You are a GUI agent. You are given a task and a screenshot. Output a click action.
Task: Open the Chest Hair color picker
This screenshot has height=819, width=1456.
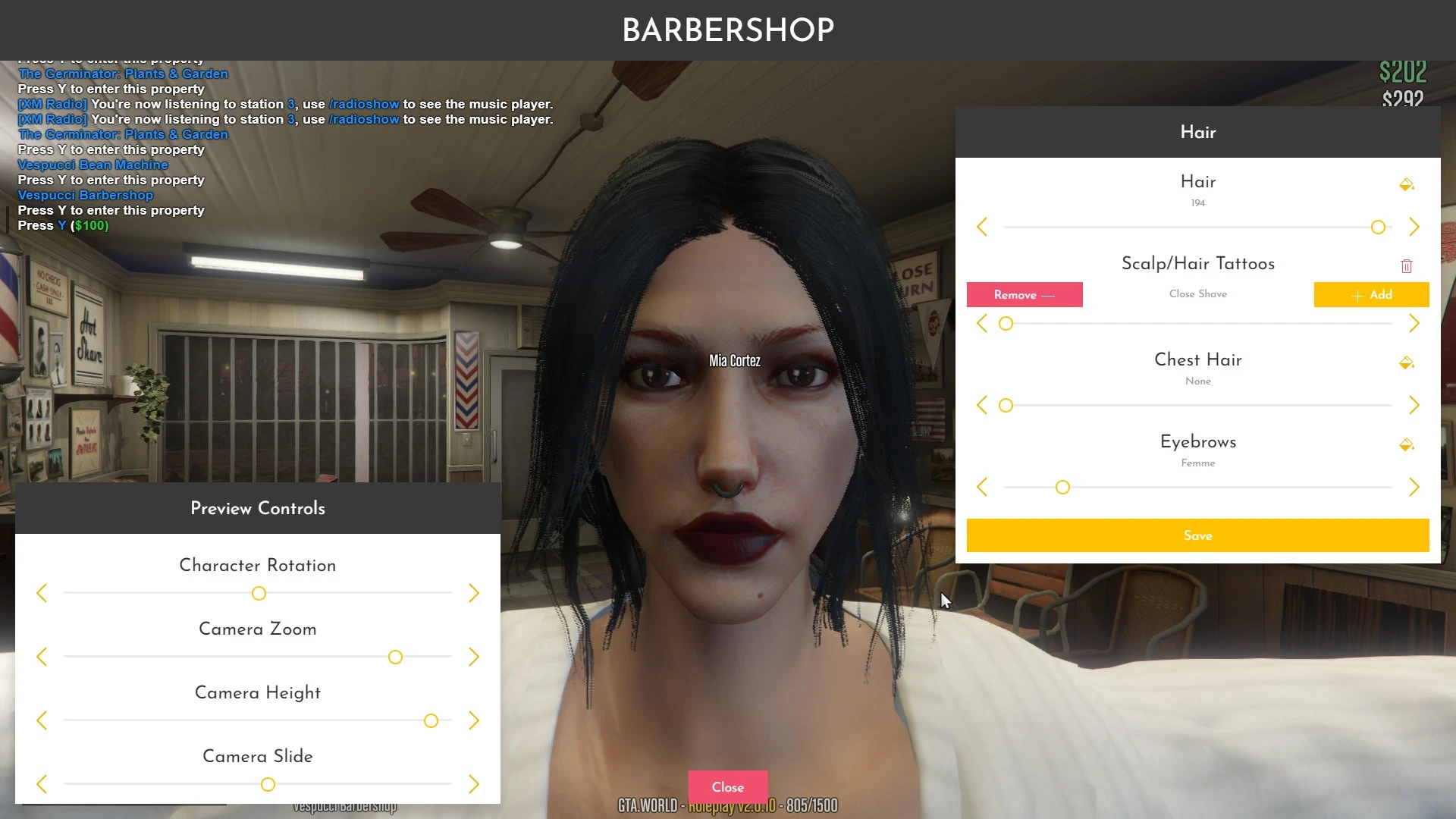pos(1406,362)
